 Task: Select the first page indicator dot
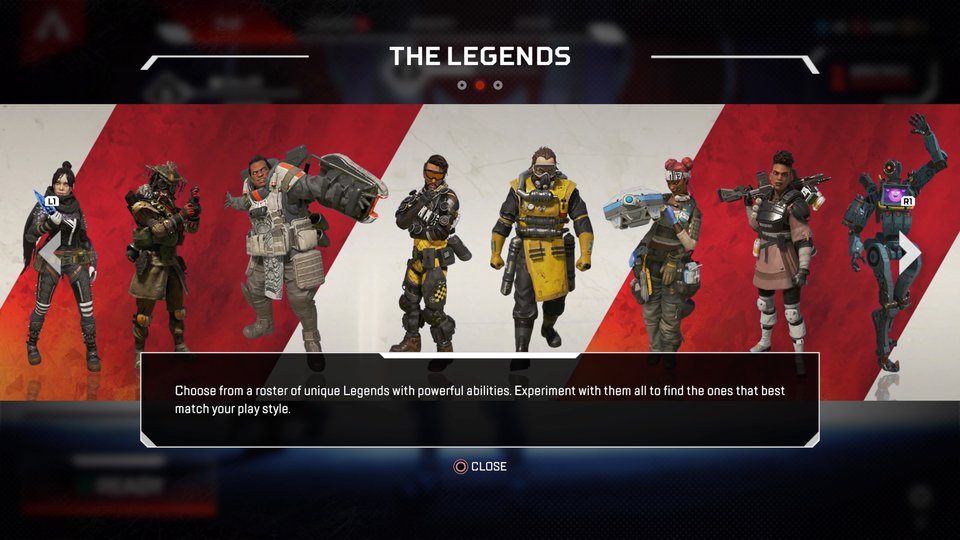point(462,85)
